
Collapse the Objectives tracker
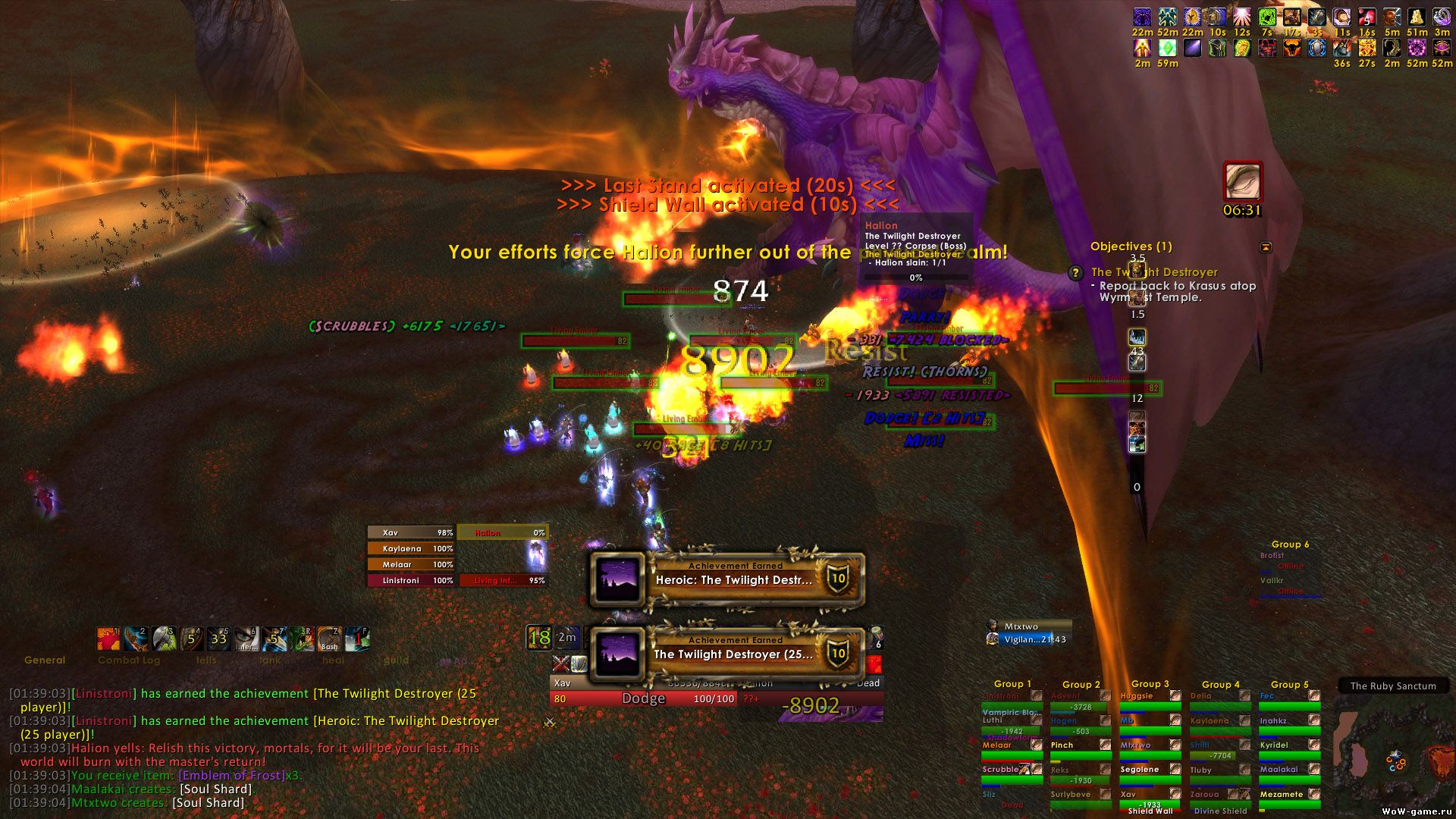(x=1266, y=247)
